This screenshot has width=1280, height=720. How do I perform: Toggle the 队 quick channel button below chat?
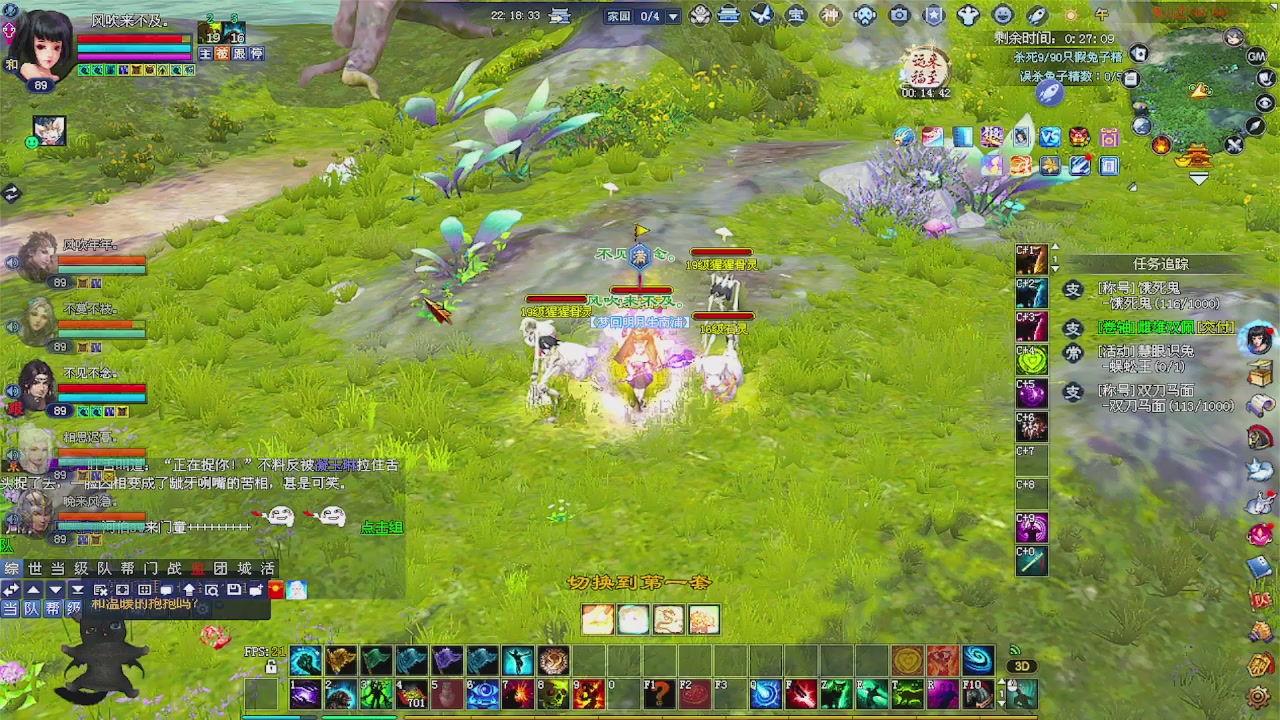click(x=29, y=606)
